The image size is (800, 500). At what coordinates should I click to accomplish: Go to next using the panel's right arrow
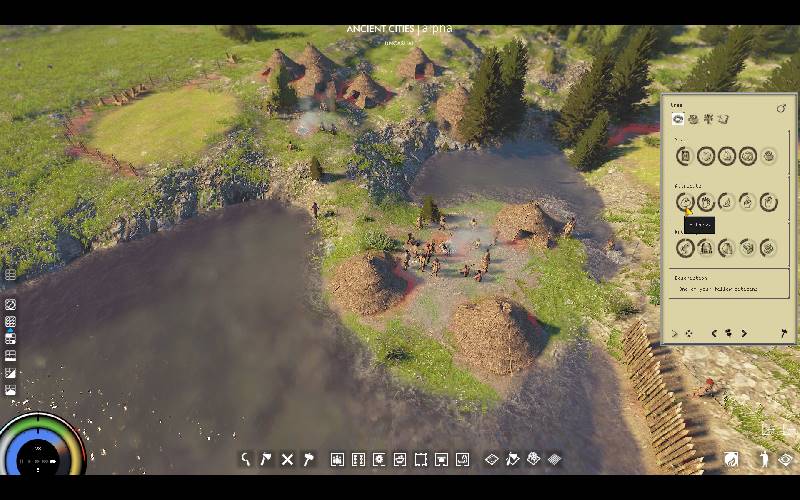(x=744, y=333)
